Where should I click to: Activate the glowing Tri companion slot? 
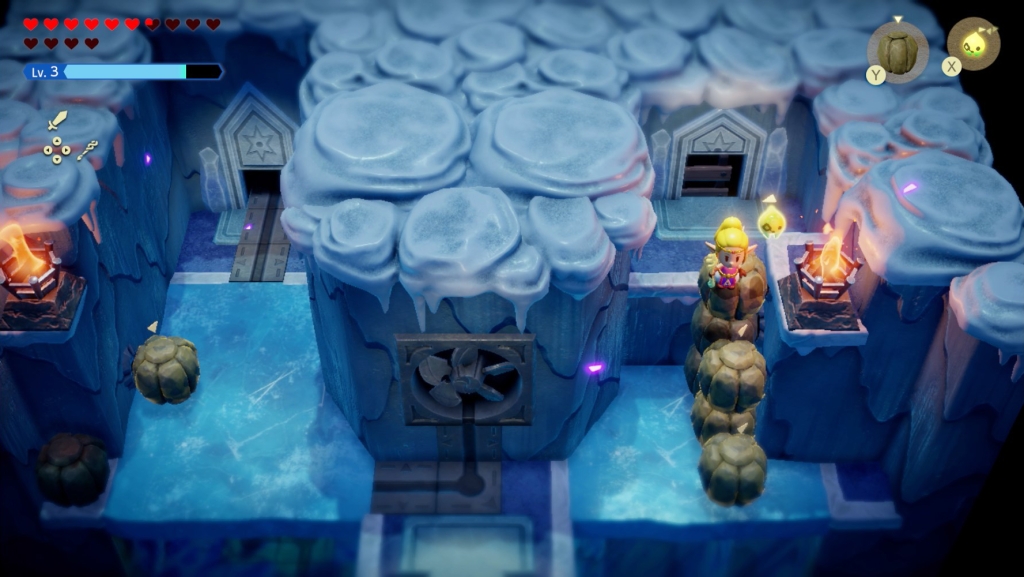pos(973,44)
